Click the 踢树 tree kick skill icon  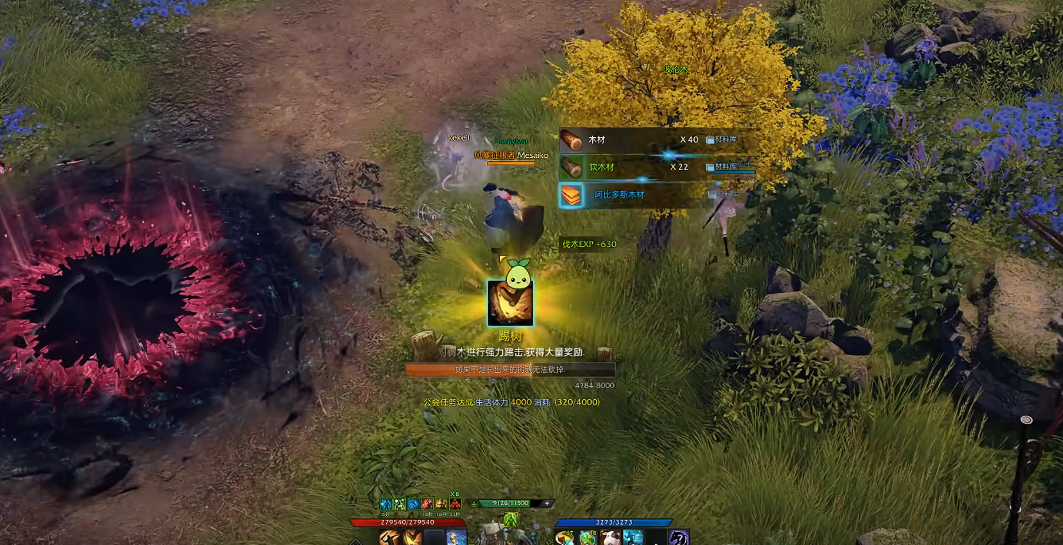(x=510, y=303)
